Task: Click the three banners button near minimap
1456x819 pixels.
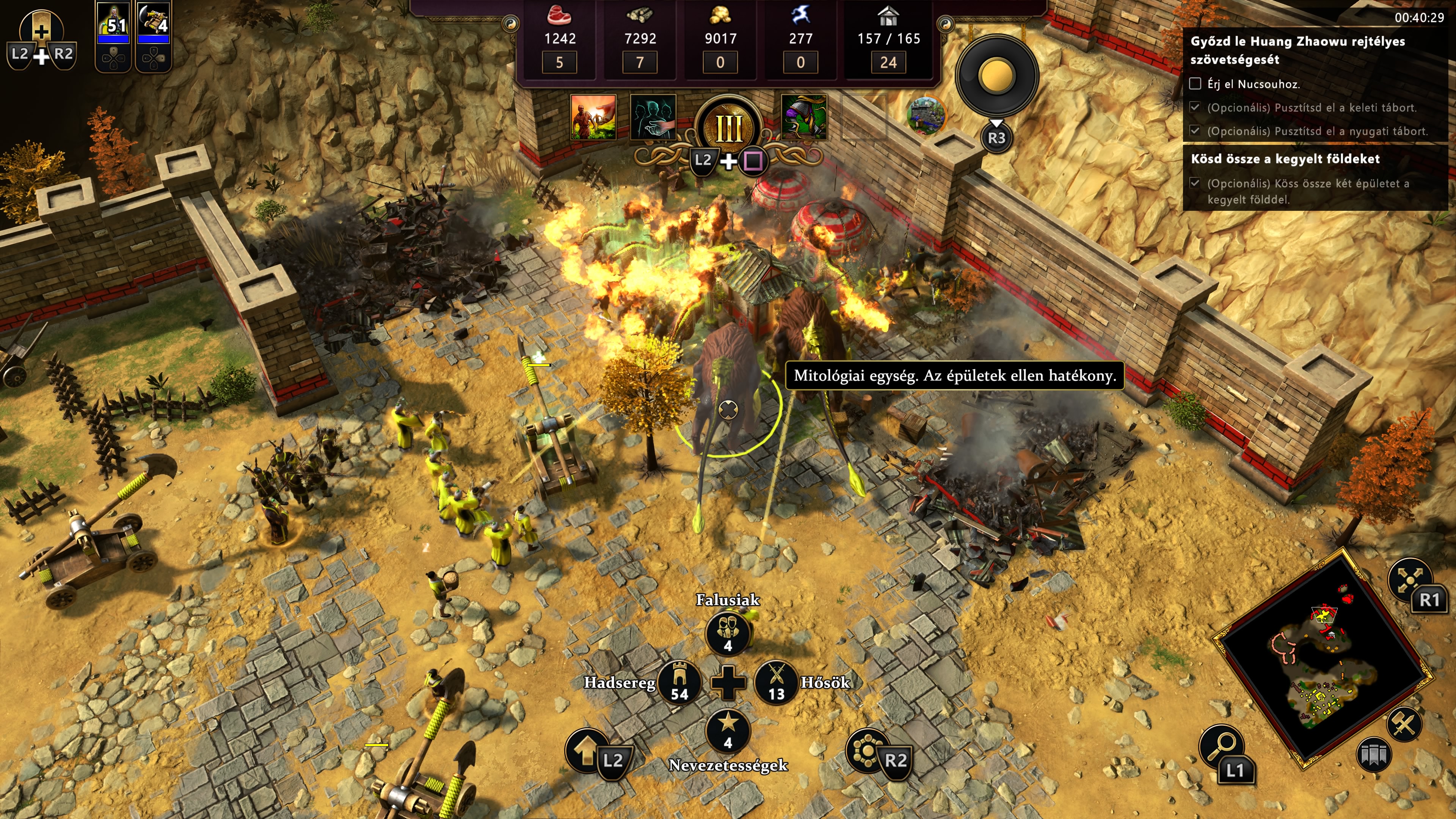Action: click(x=1373, y=755)
